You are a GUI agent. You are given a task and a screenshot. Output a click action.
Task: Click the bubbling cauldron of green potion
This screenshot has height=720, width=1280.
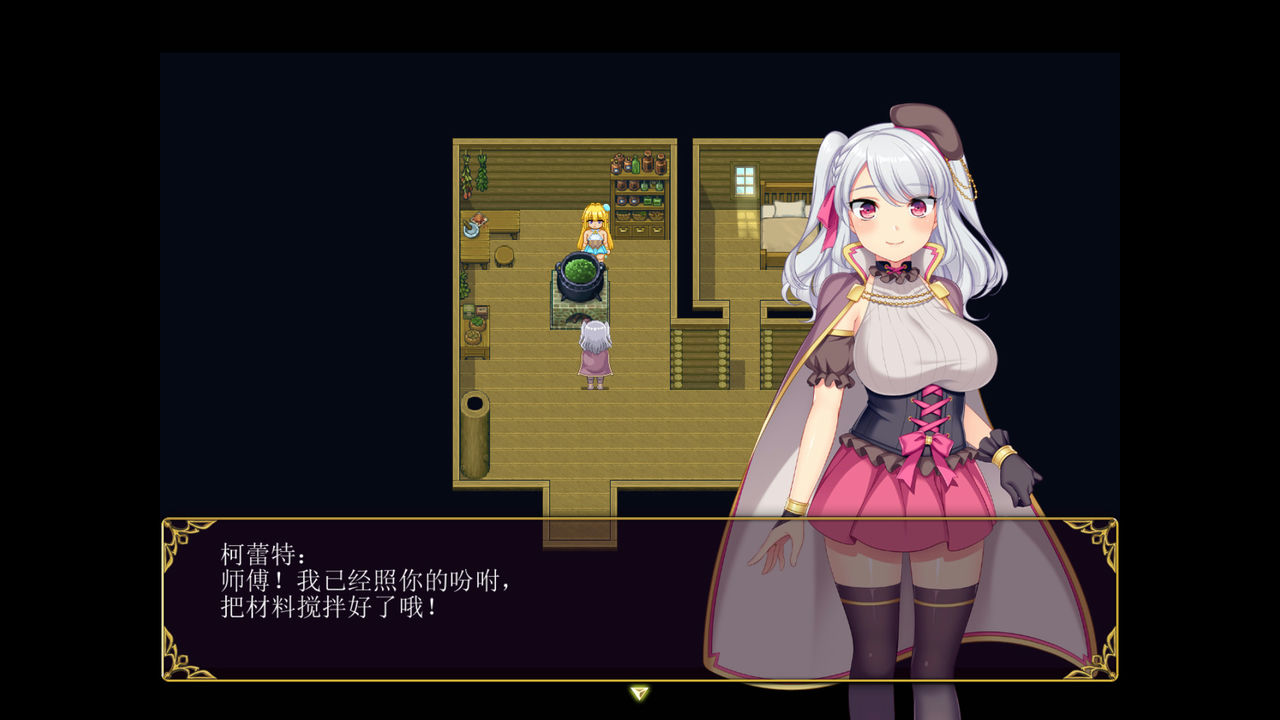click(x=579, y=277)
